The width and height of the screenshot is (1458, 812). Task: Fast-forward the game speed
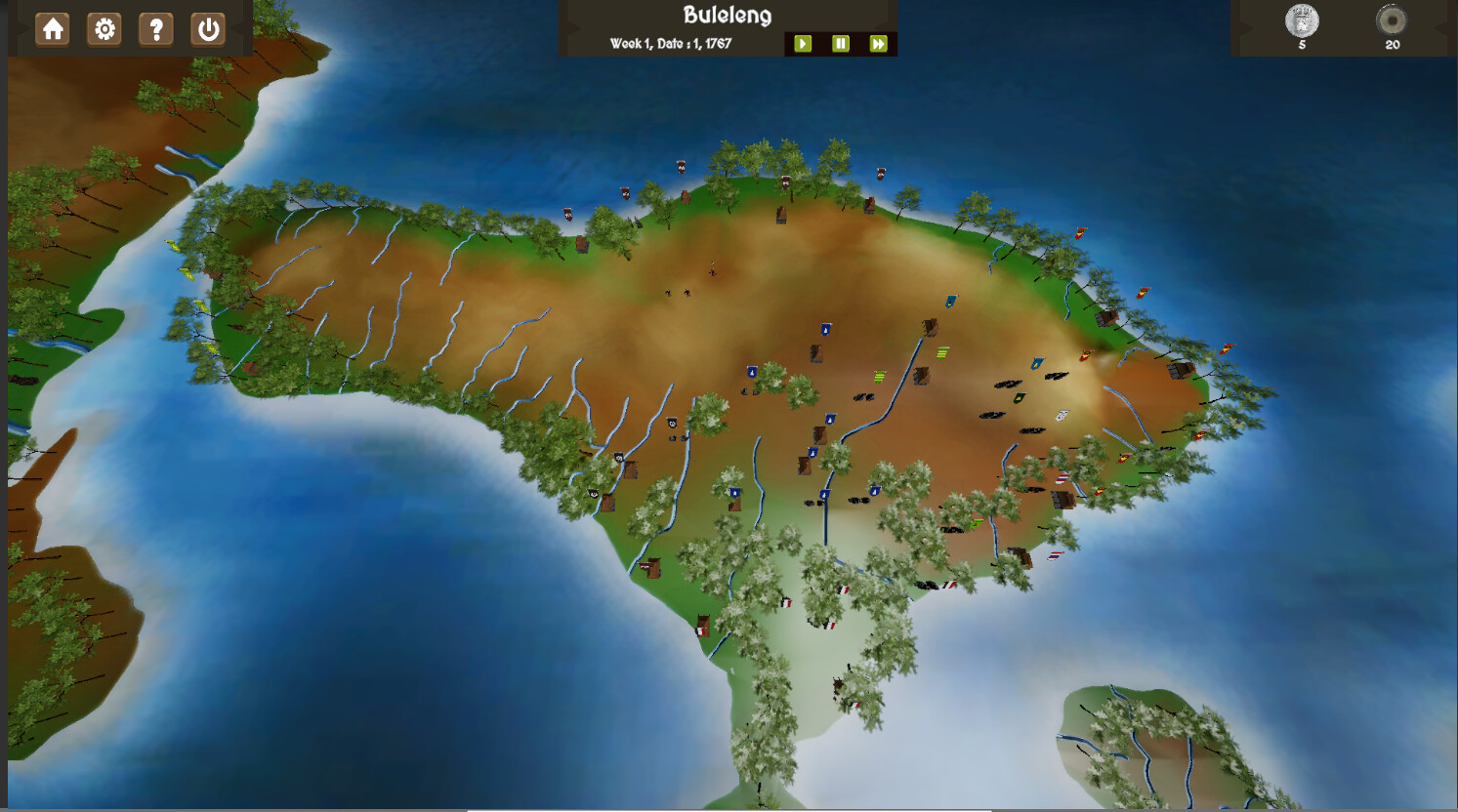click(x=878, y=43)
